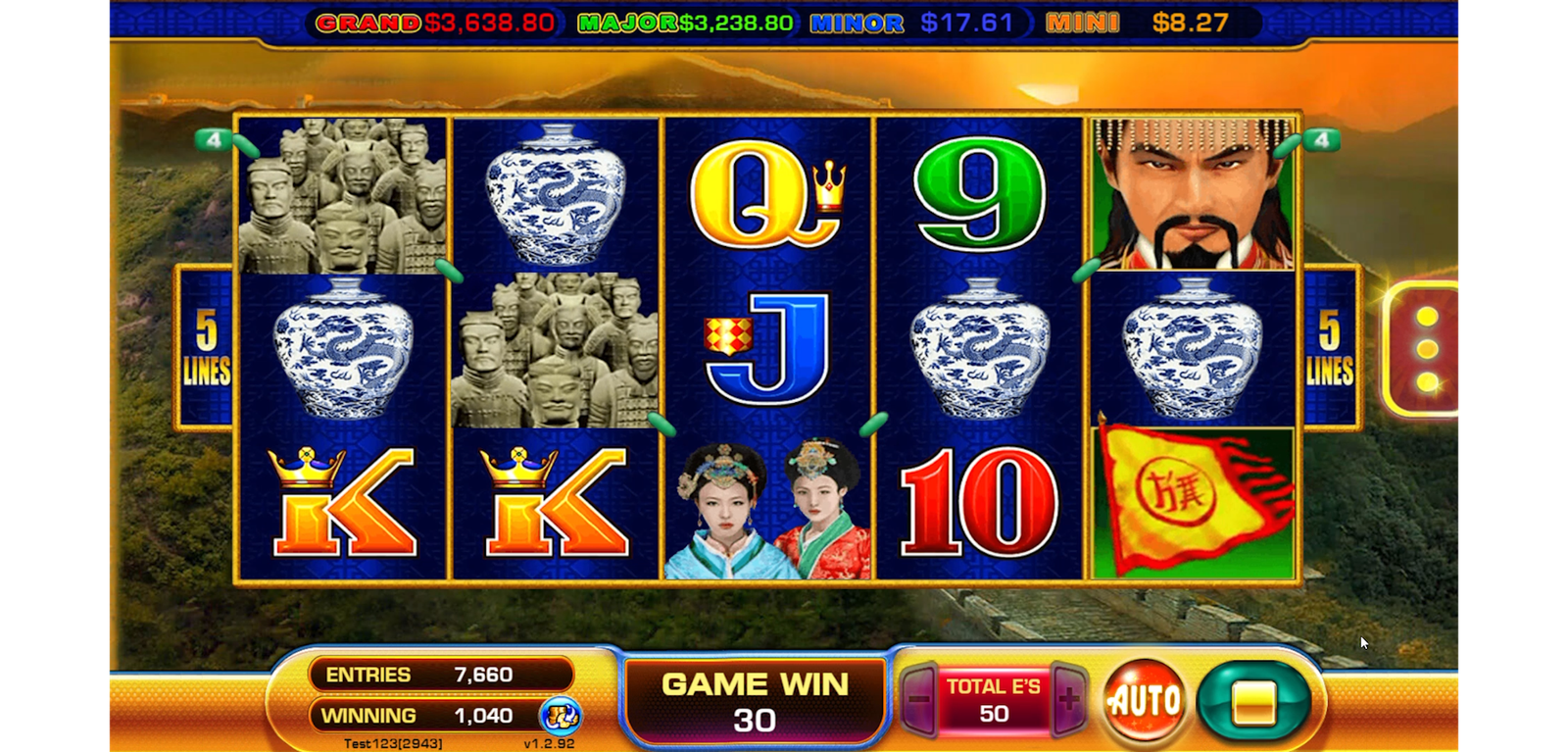Click the blue coin icon beside Winning
Image resolution: width=1568 pixels, height=752 pixels.
point(561,717)
